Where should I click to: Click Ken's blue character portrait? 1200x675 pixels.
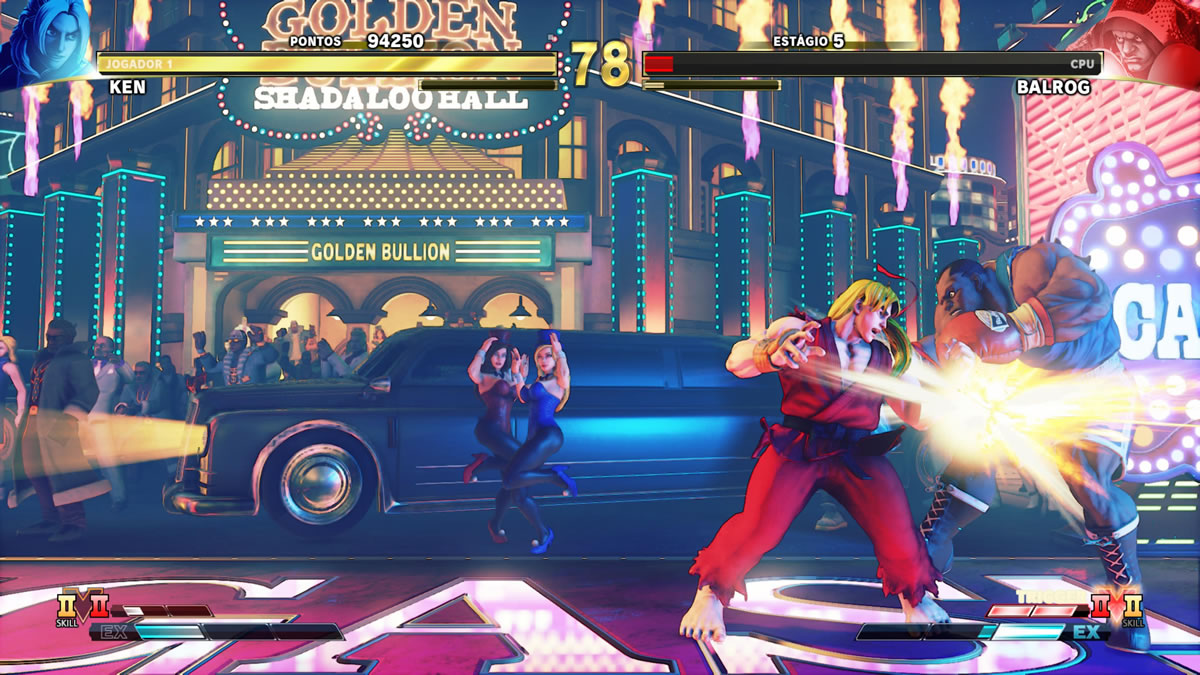42,40
